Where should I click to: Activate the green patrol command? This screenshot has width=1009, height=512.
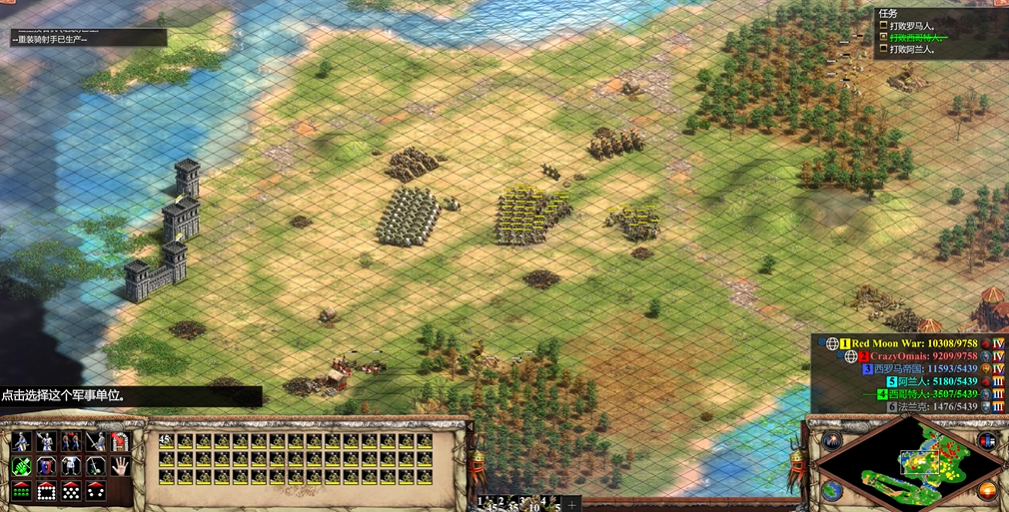21,466
